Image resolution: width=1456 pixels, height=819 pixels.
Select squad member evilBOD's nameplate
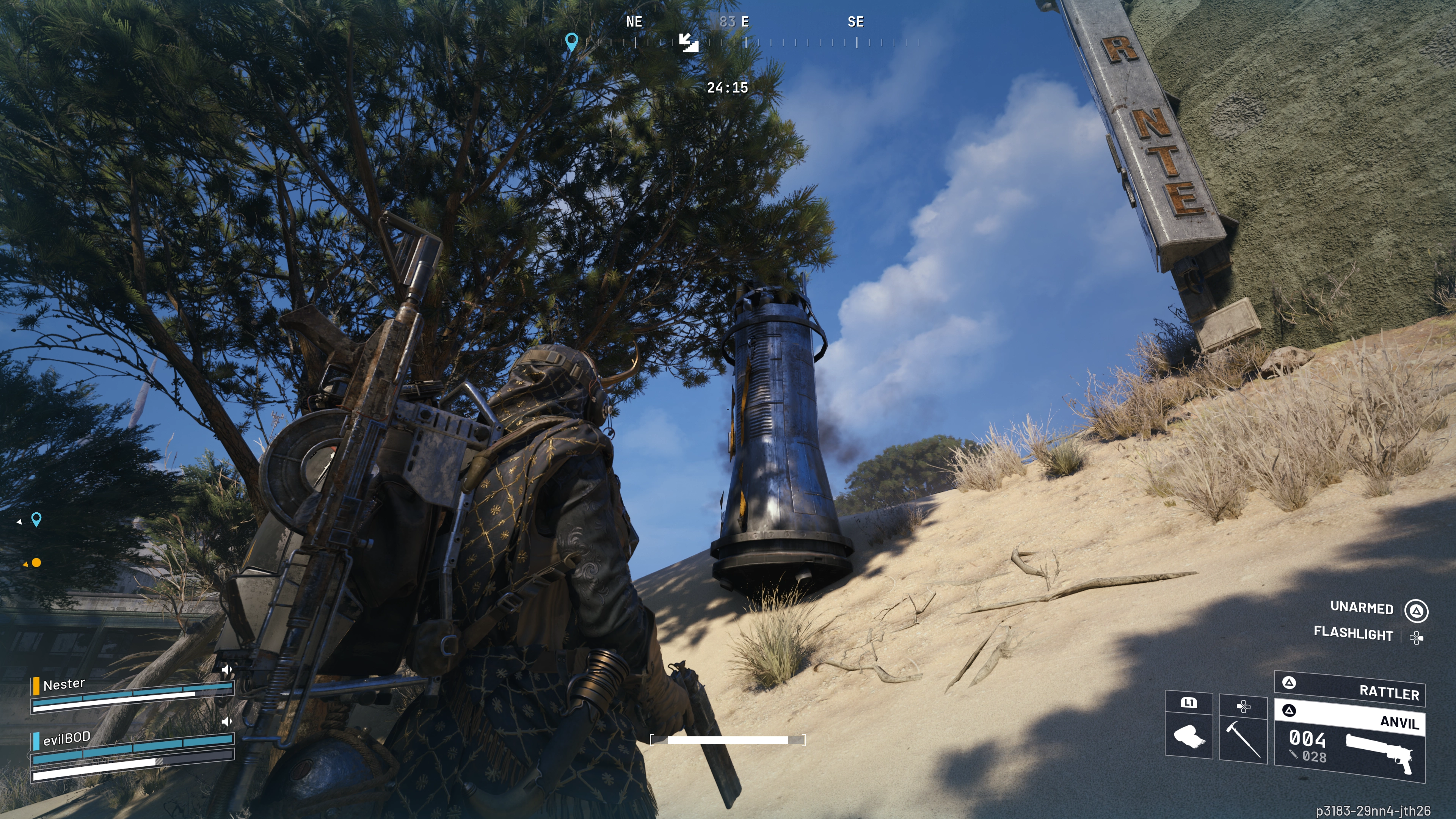67,738
